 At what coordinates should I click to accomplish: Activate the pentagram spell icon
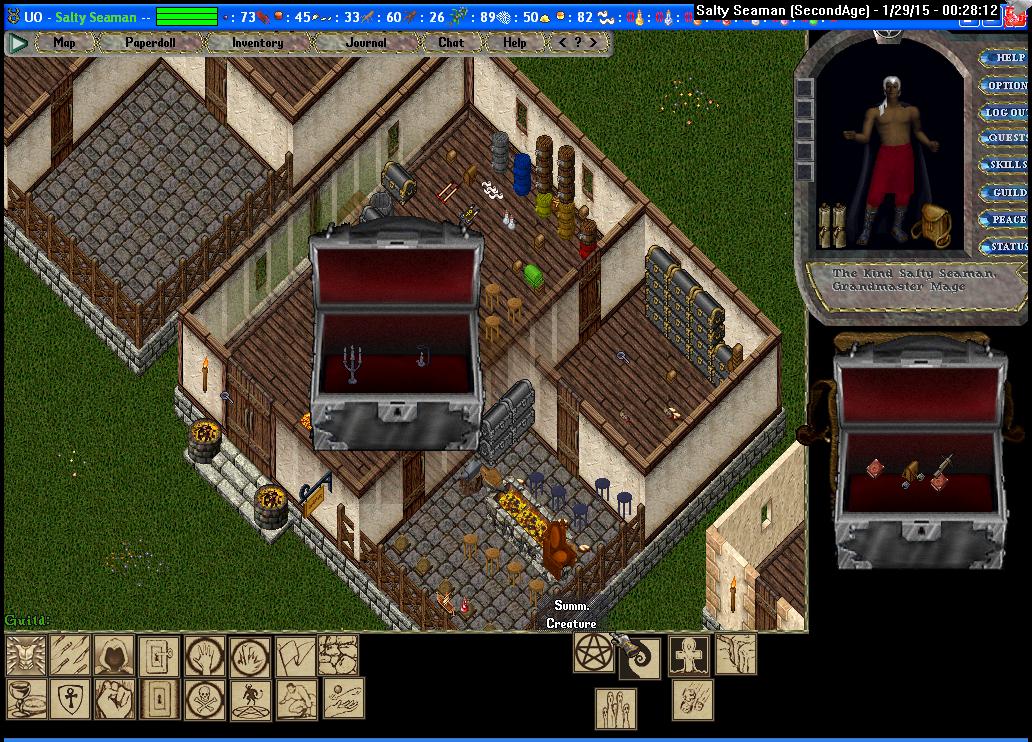(593, 652)
